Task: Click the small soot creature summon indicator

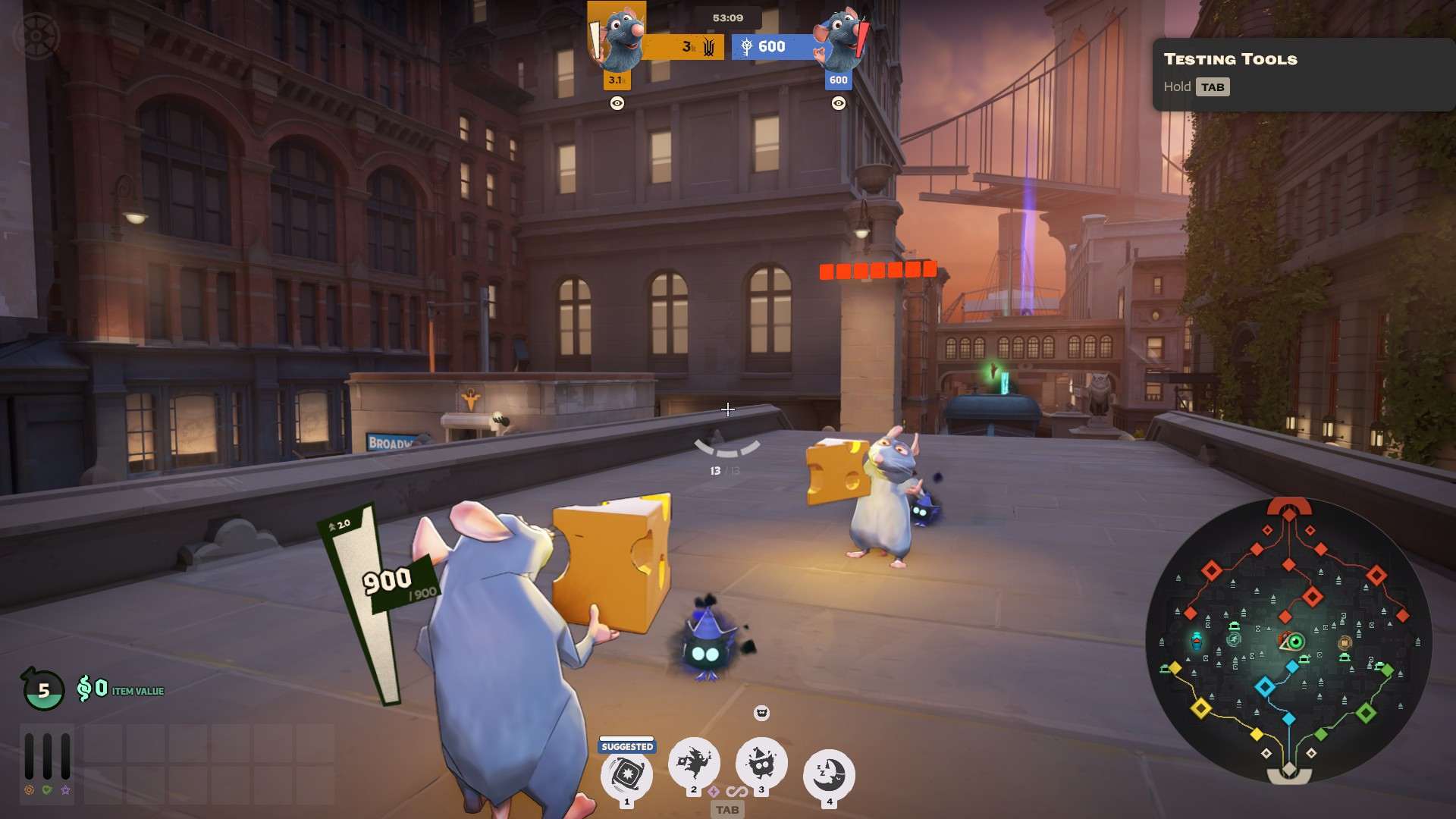Action: point(761,713)
